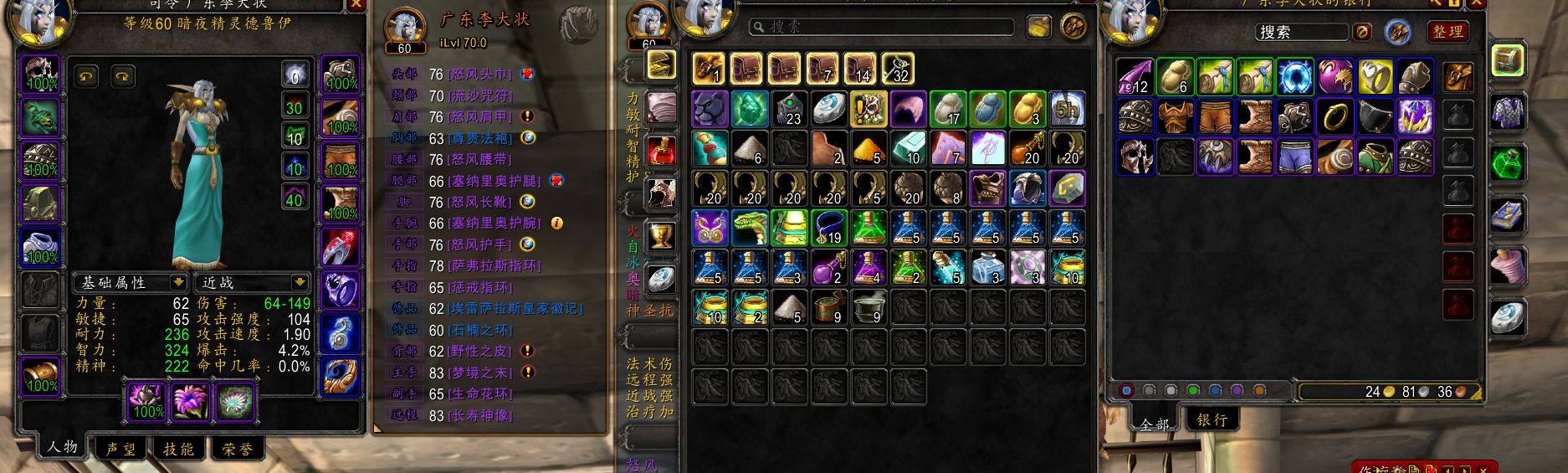The image size is (1568, 473).
Task: Open the 技能 skills tab
Action: (x=178, y=450)
